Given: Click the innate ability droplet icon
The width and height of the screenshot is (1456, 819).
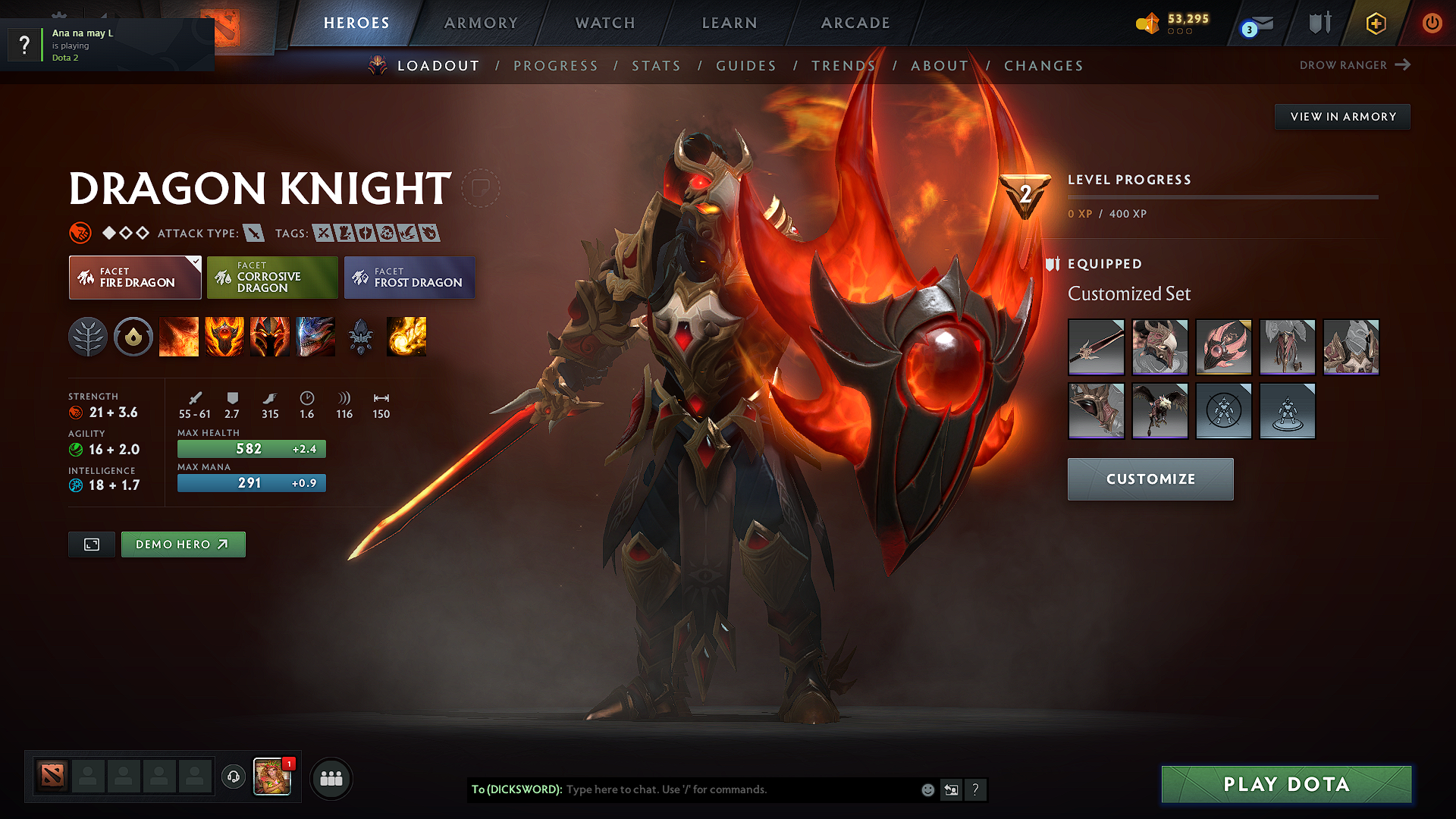Looking at the screenshot, I should [x=133, y=337].
